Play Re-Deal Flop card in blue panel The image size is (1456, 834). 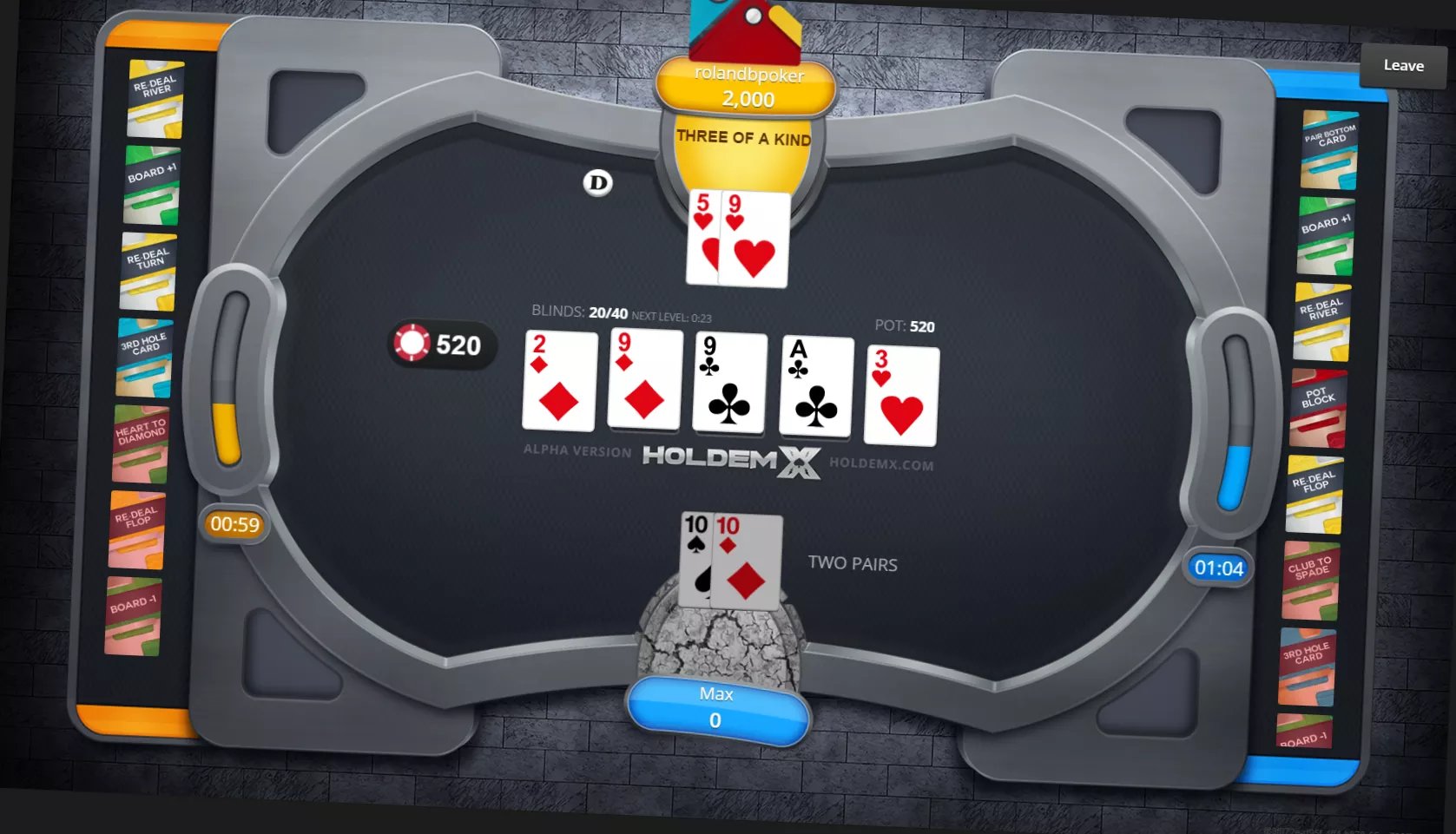coord(1314,494)
